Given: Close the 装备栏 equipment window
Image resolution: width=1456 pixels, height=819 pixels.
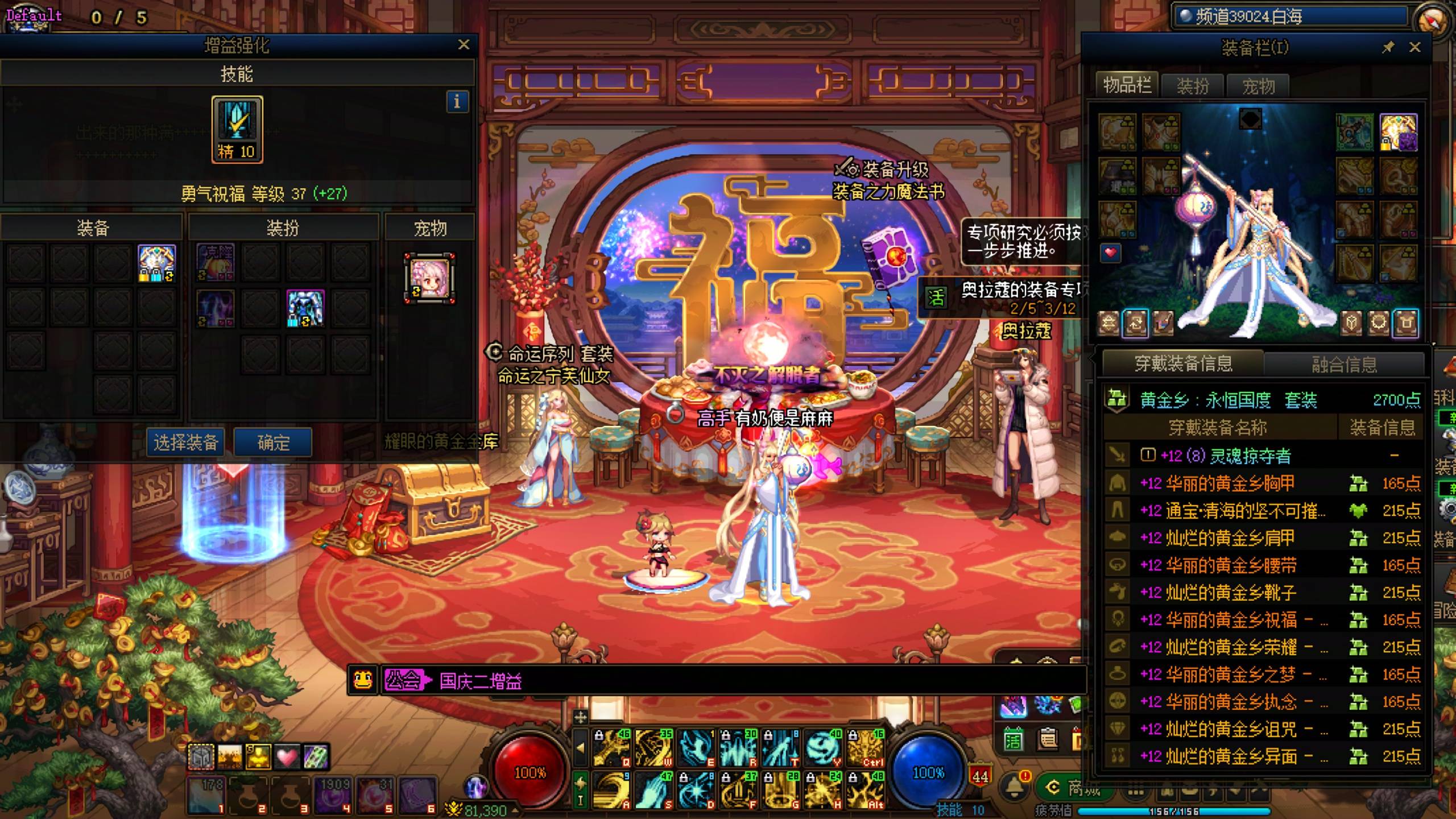Looking at the screenshot, I should pyautogui.click(x=1415, y=47).
